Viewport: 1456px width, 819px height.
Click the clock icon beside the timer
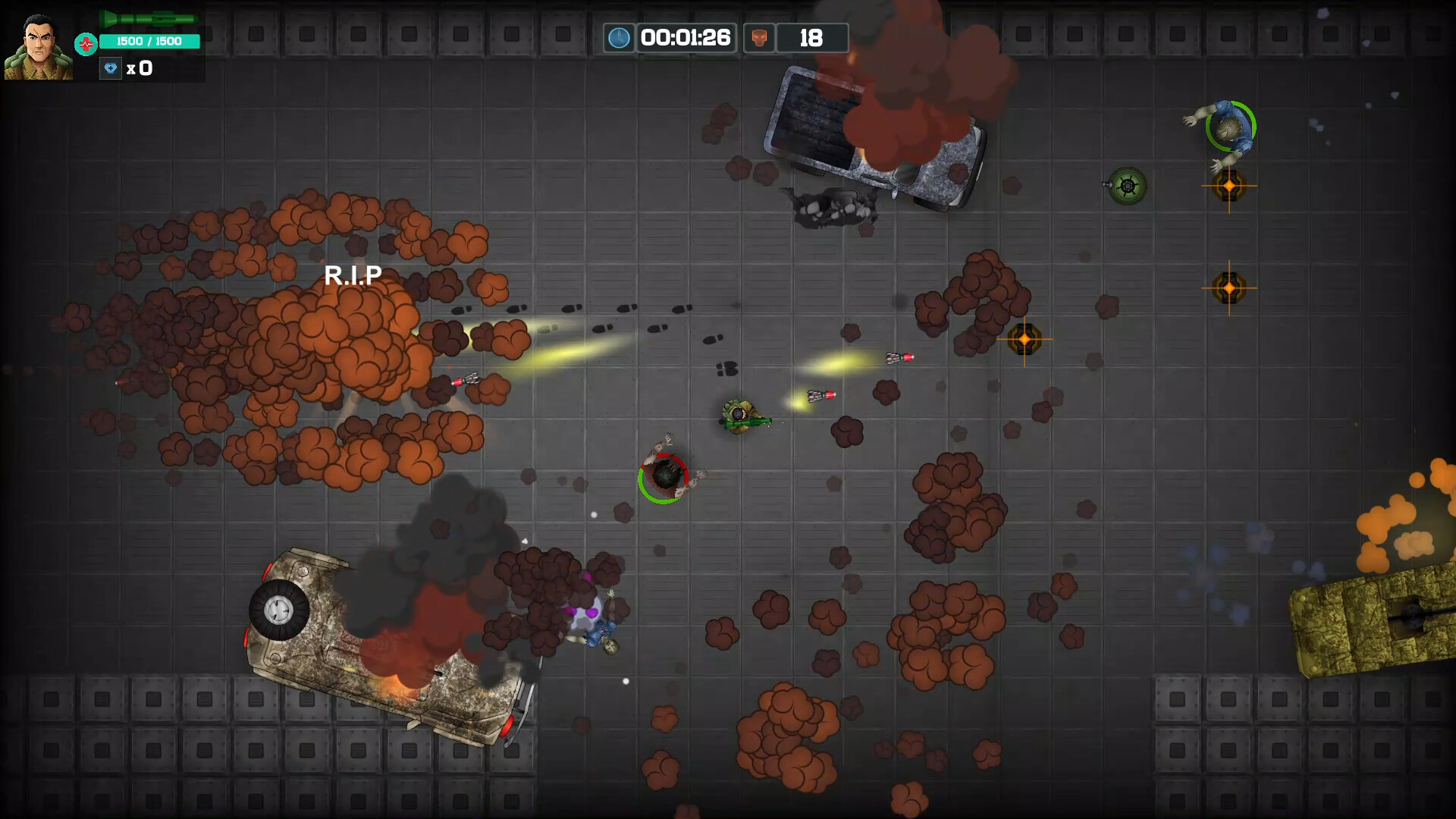pyautogui.click(x=619, y=38)
